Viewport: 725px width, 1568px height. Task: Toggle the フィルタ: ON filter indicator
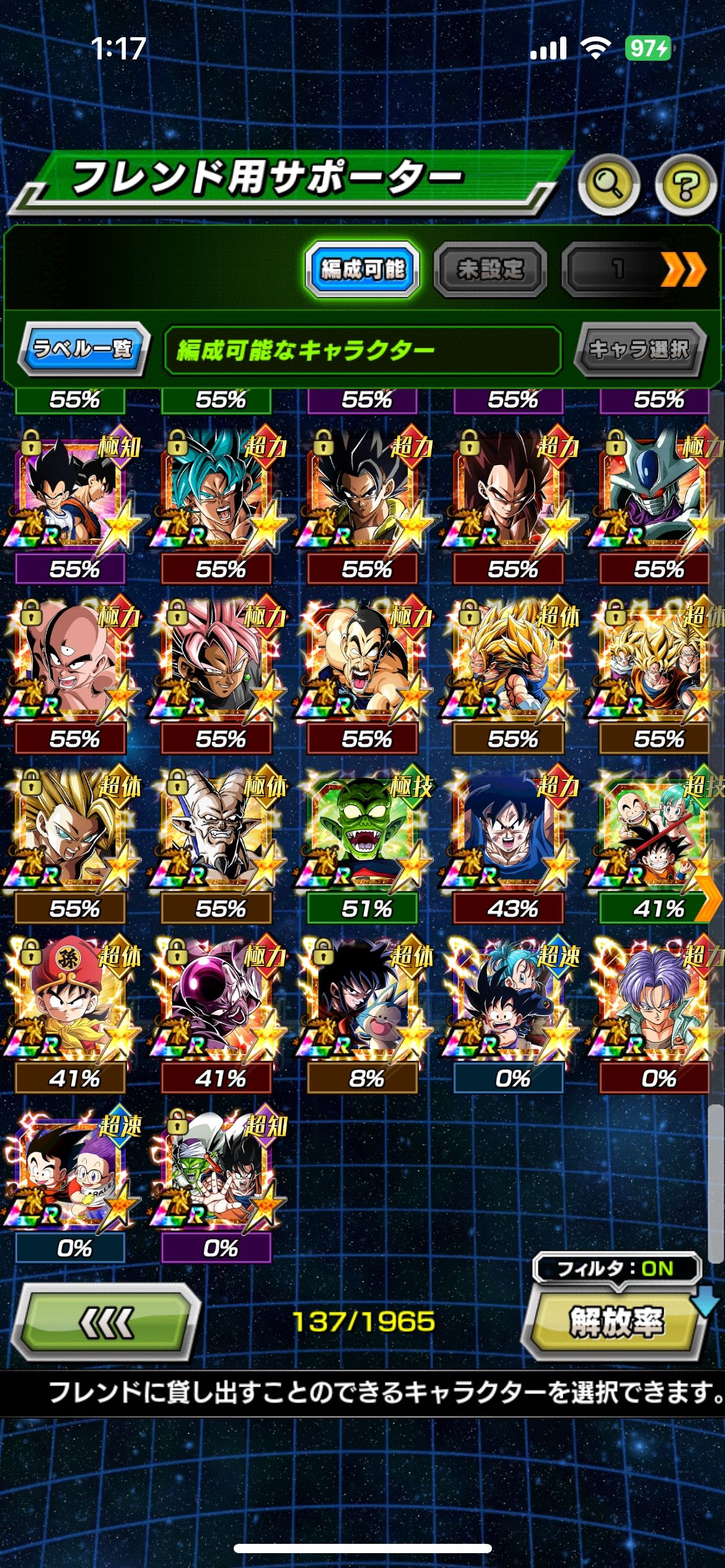tap(616, 1268)
